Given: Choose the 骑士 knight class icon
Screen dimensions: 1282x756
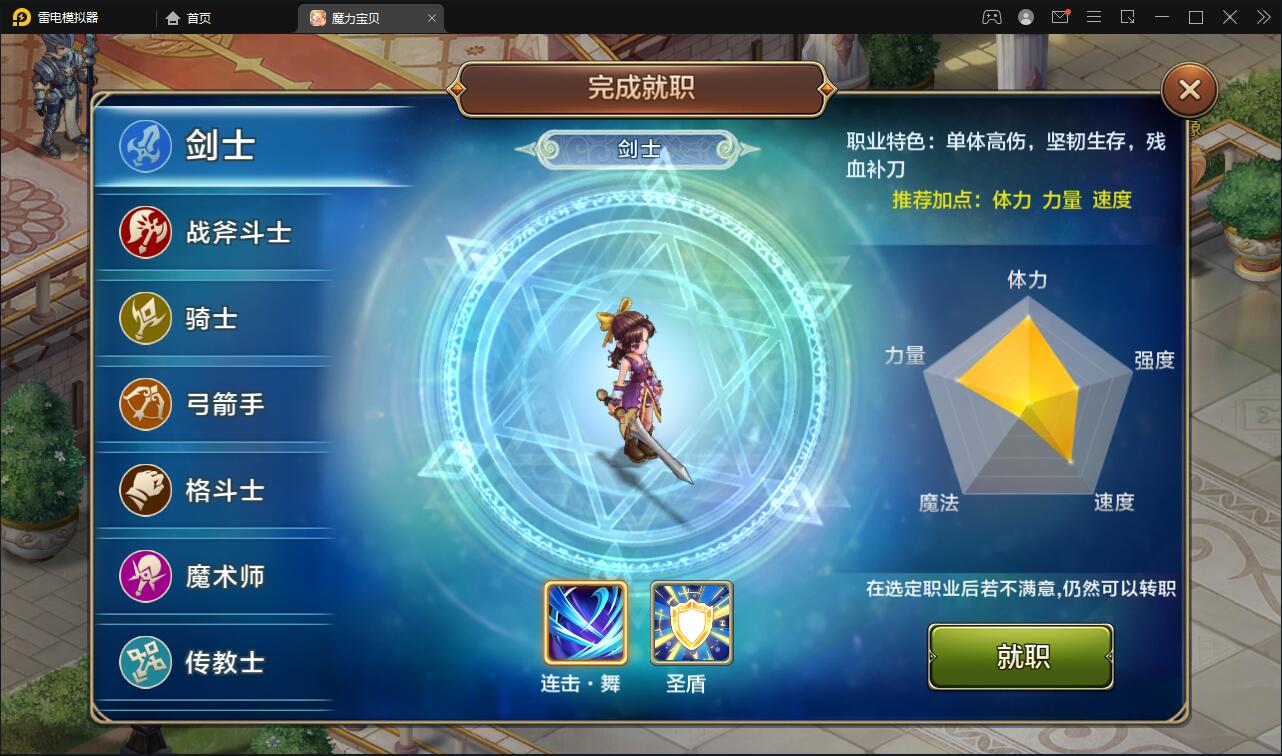Looking at the screenshot, I should [145, 318].
